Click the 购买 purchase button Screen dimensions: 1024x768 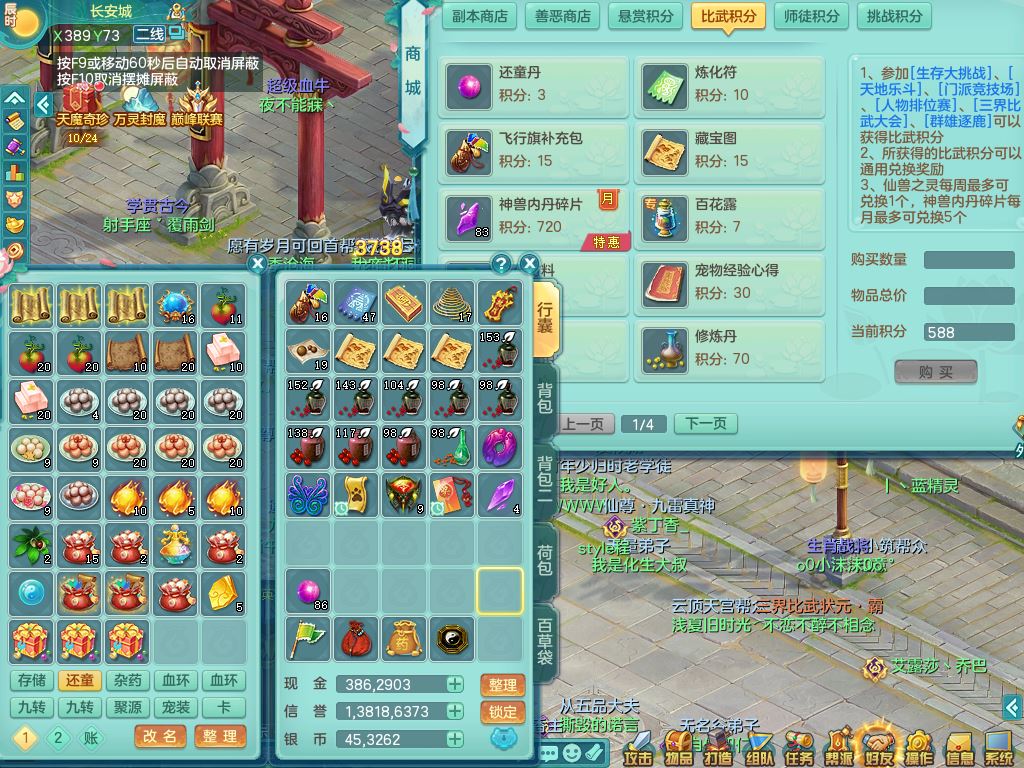pos(935,372)
